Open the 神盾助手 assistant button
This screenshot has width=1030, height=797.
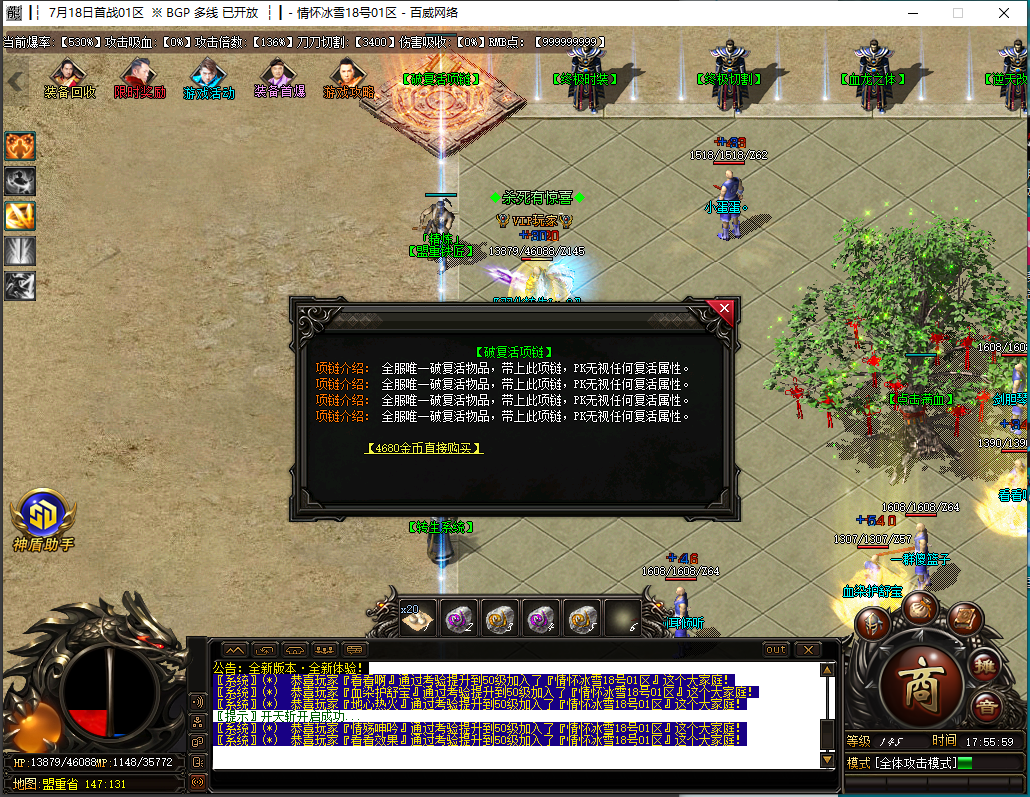(x=43, y=515)
